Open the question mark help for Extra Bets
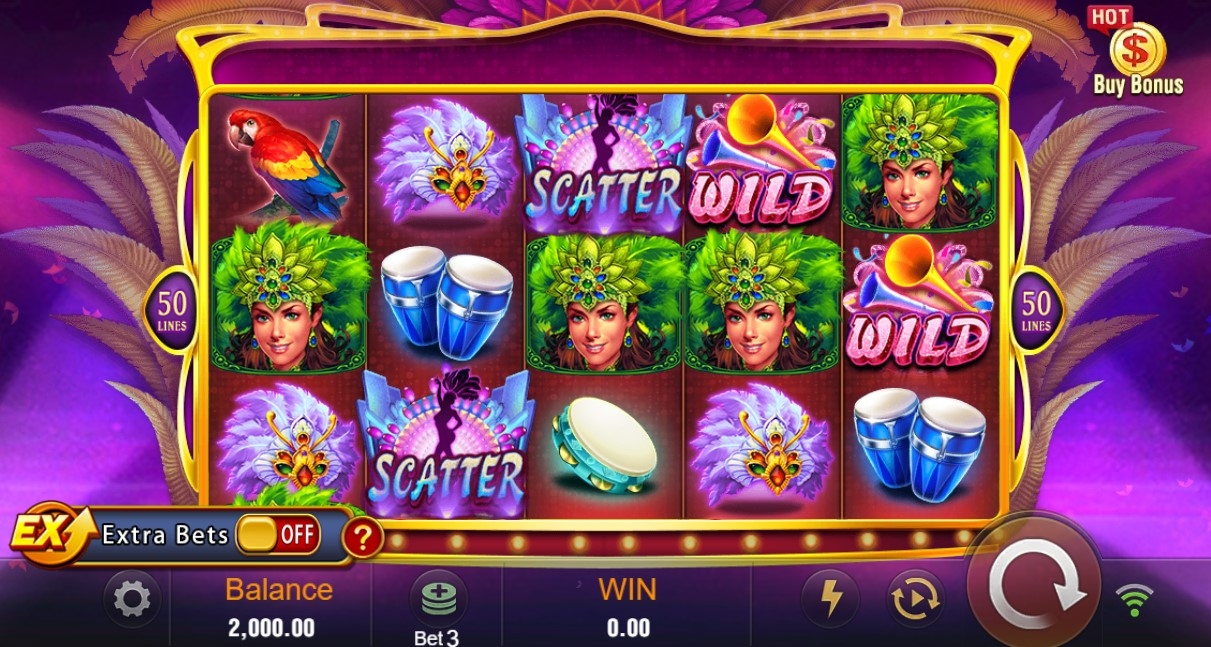This screenshot has height=647, width=1211. (363, 538)
